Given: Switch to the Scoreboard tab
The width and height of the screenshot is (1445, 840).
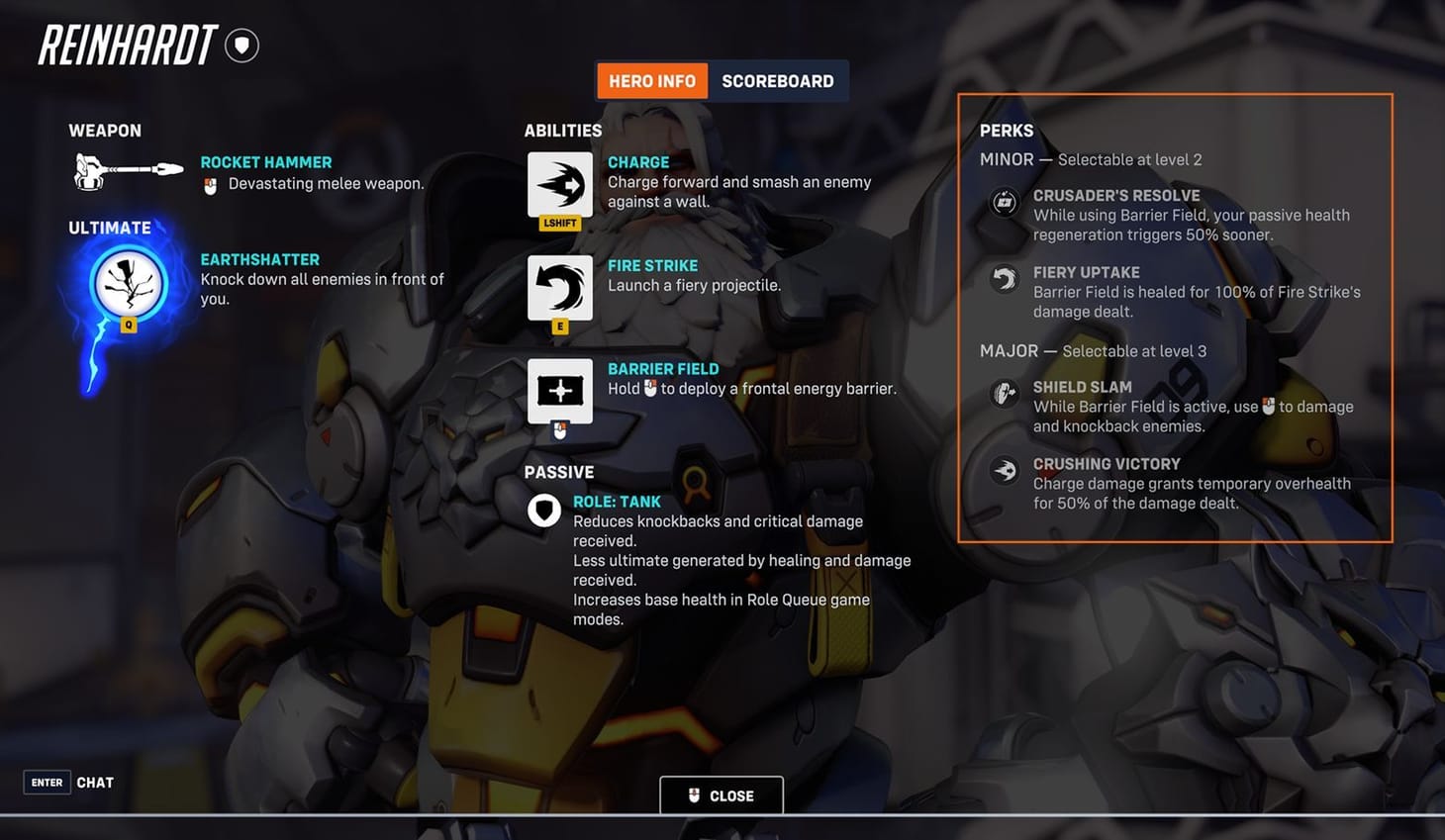Looking at the screenshot, I should [x=778, y=80].
